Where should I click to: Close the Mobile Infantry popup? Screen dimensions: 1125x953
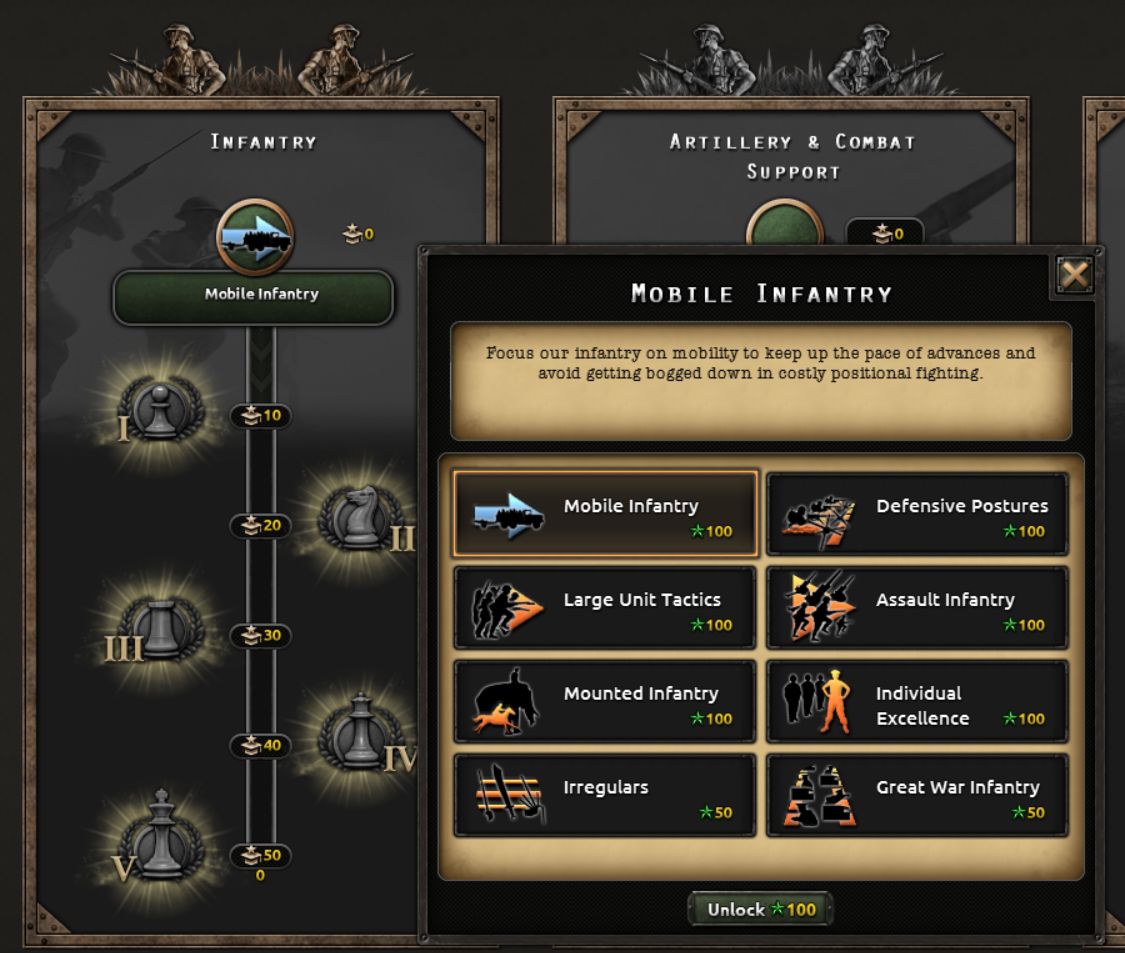(1074, 275)
